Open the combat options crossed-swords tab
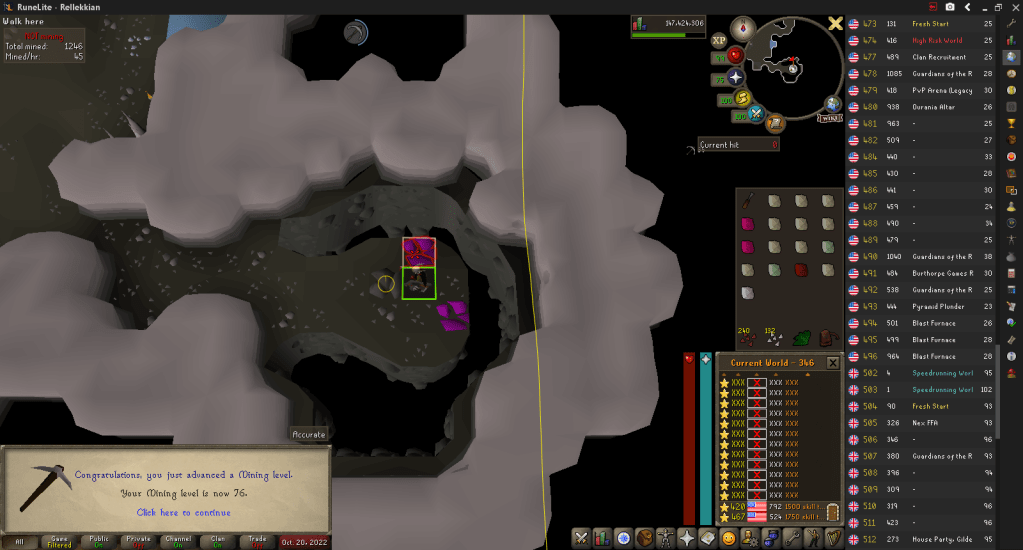1023x550 pixels. click(579, 539)
